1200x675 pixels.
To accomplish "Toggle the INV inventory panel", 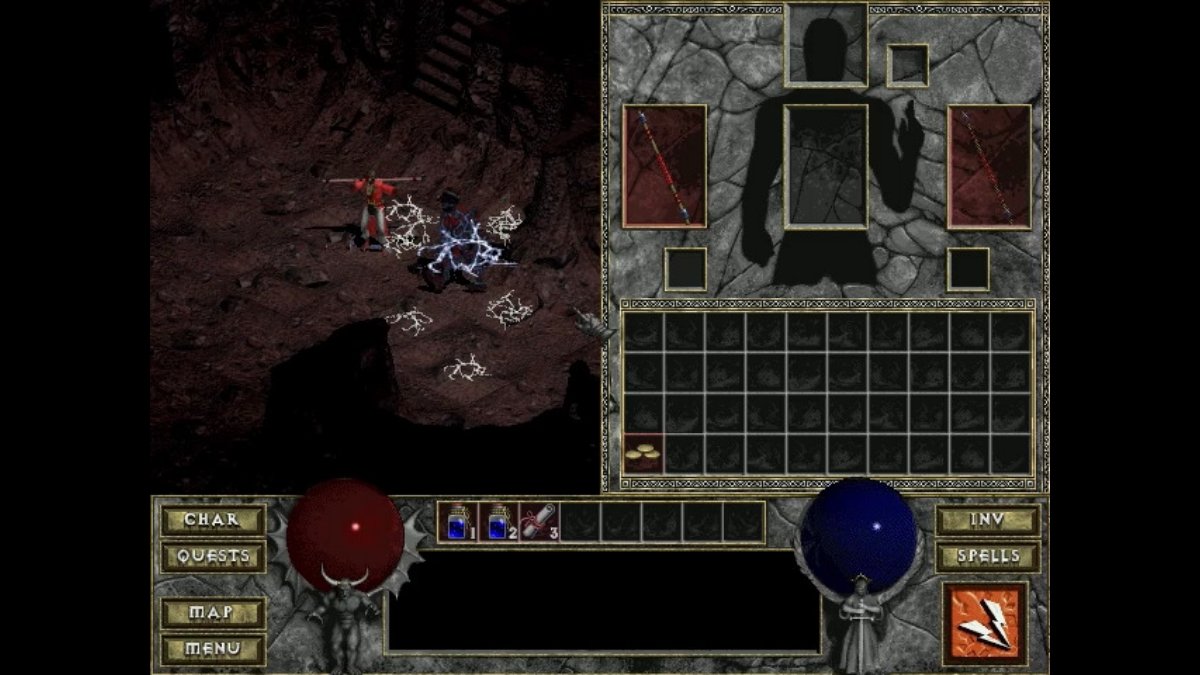I will 987,520.
